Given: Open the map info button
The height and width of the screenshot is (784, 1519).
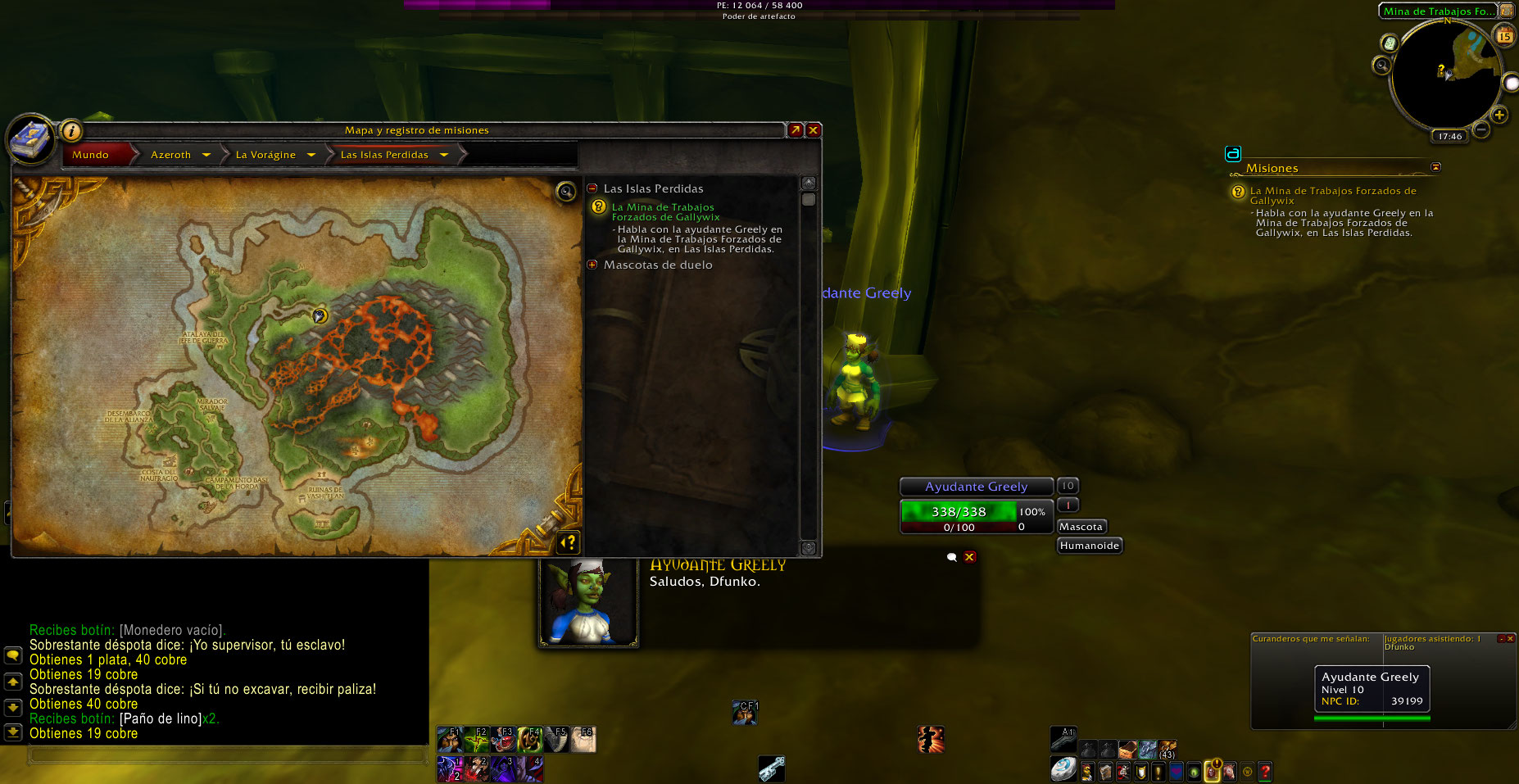Looking at the screenshot, I should pyautogui.click(x=71, y=130).
